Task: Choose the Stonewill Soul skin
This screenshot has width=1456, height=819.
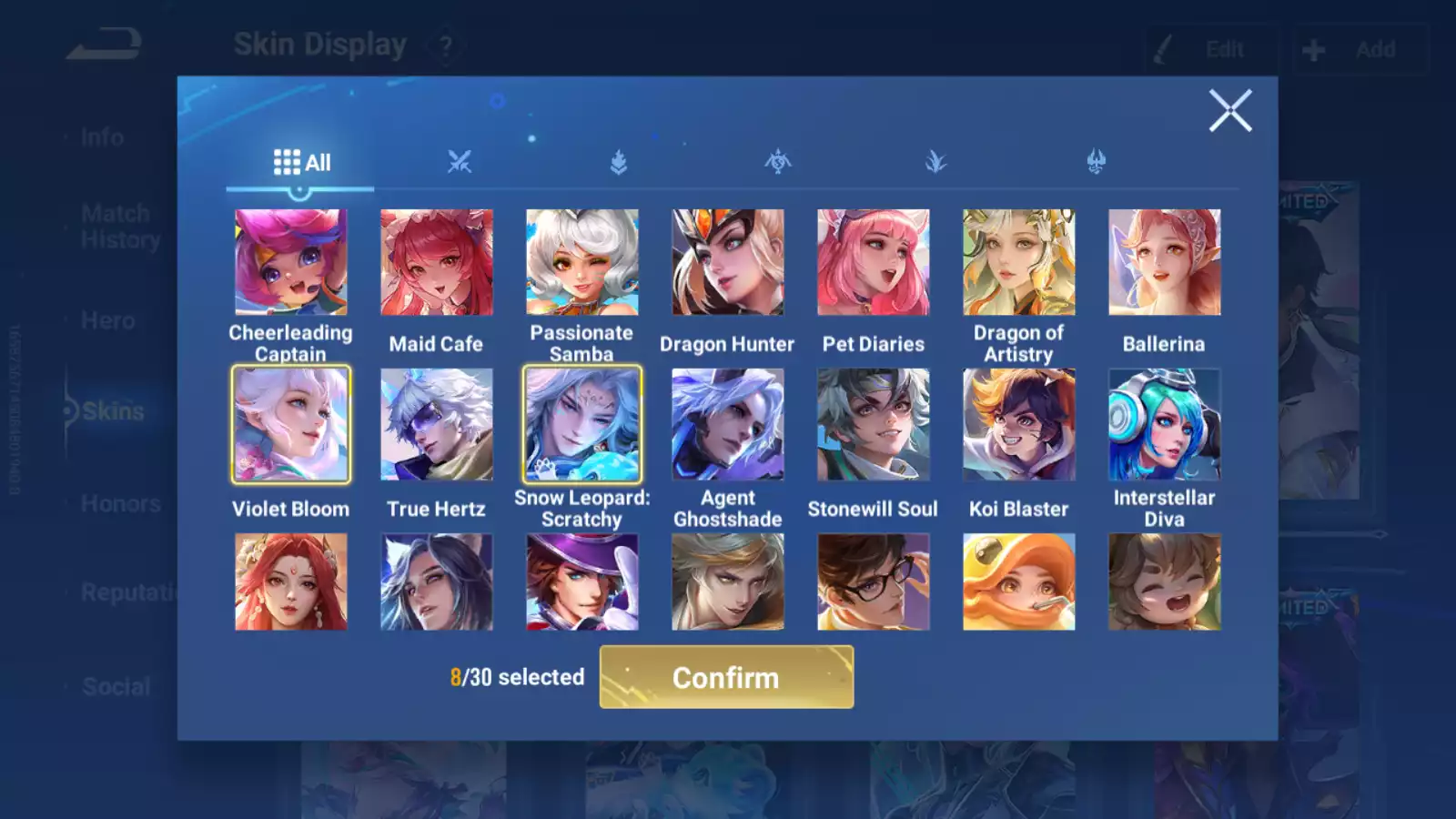Action: click(x=873, y=424)
